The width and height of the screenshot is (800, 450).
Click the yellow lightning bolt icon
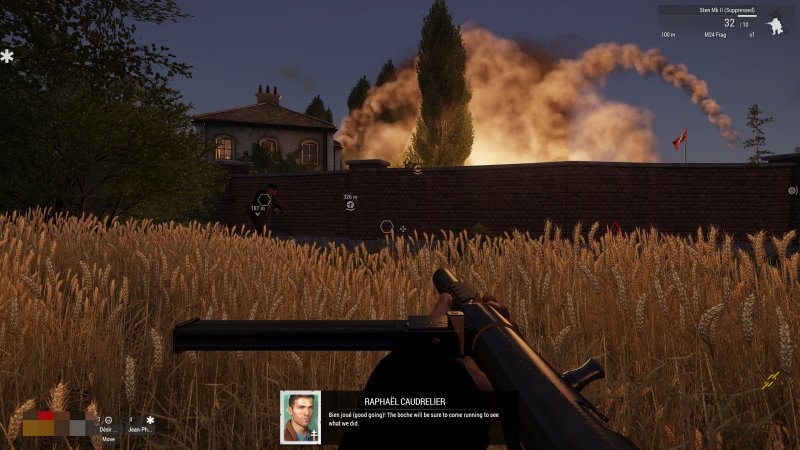[770, 381]
